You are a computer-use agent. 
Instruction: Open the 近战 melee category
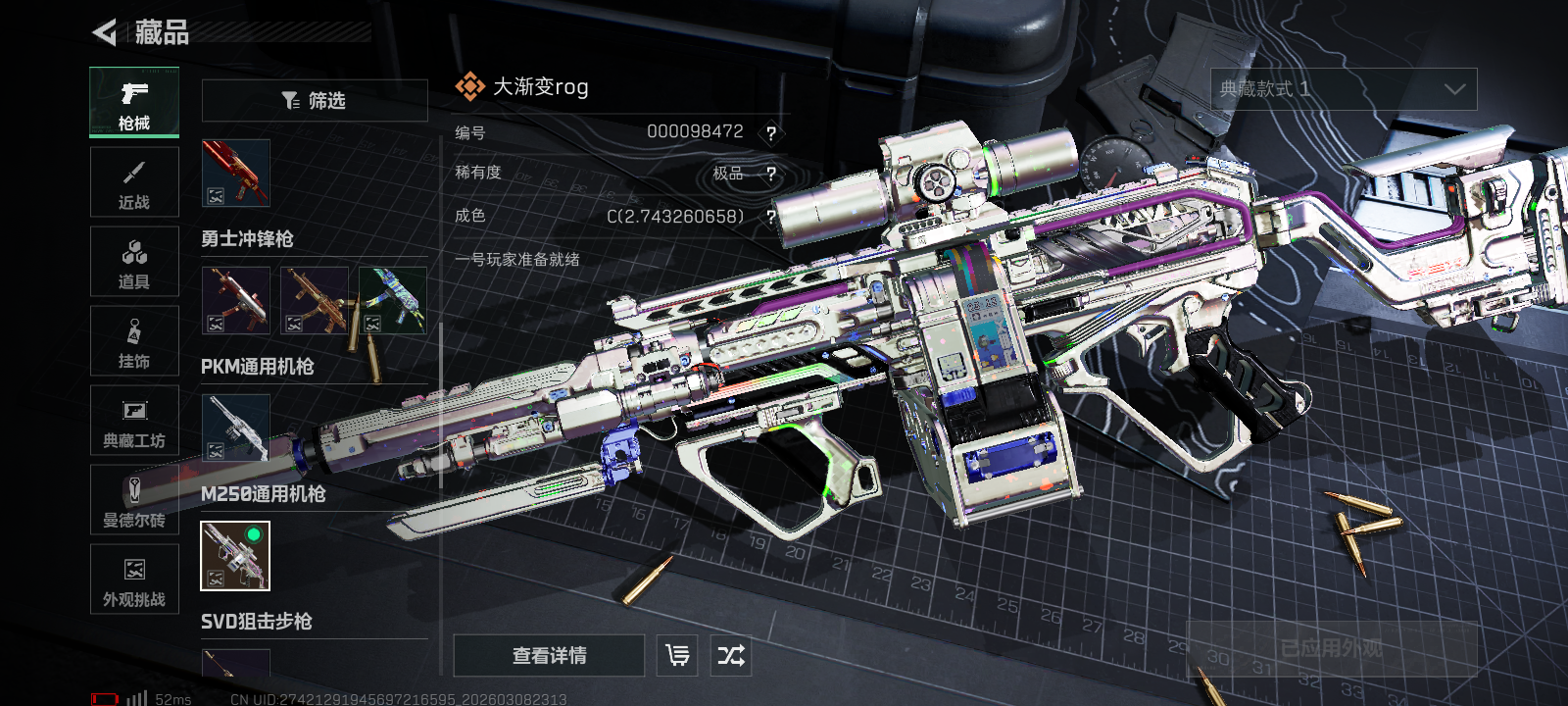point(134,182)
